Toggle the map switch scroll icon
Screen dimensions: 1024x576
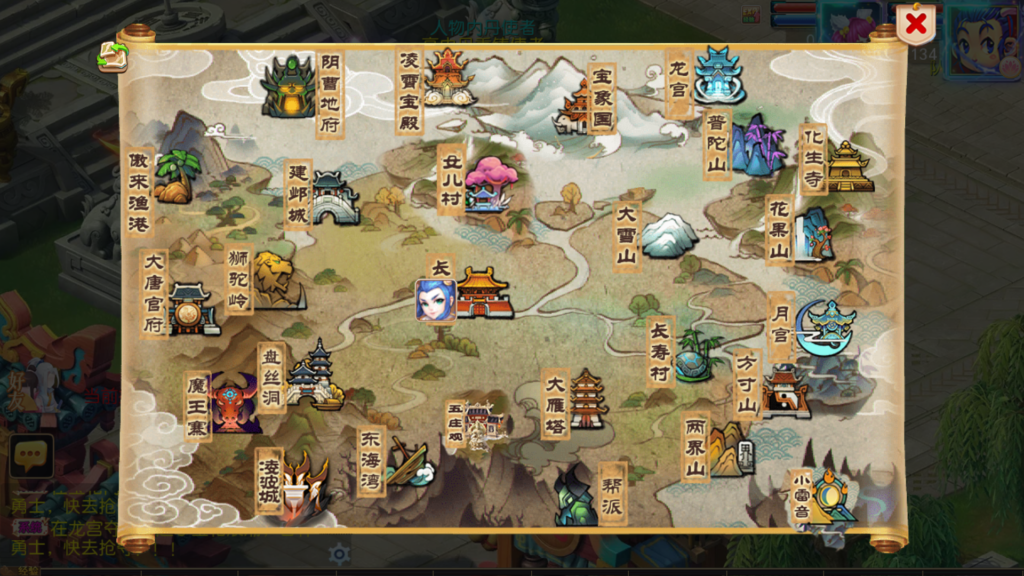(x=112, y=57)
